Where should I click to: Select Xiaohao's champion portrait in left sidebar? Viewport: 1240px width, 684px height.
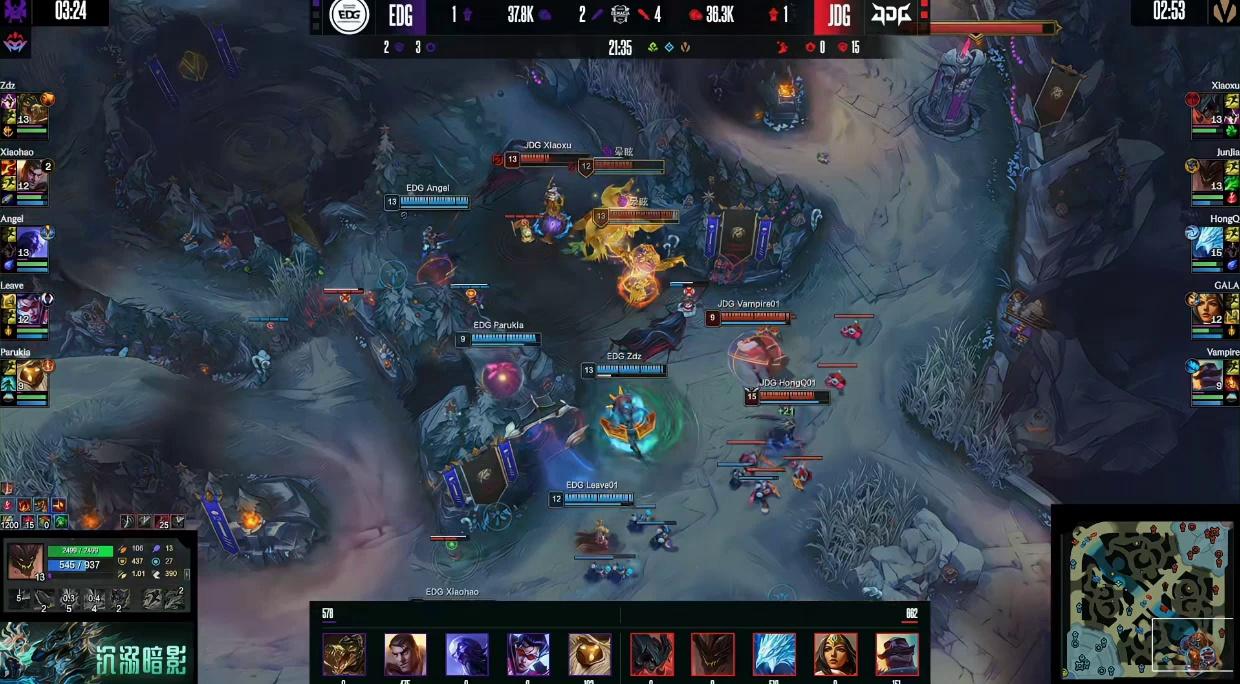click(x=32, y=176)
